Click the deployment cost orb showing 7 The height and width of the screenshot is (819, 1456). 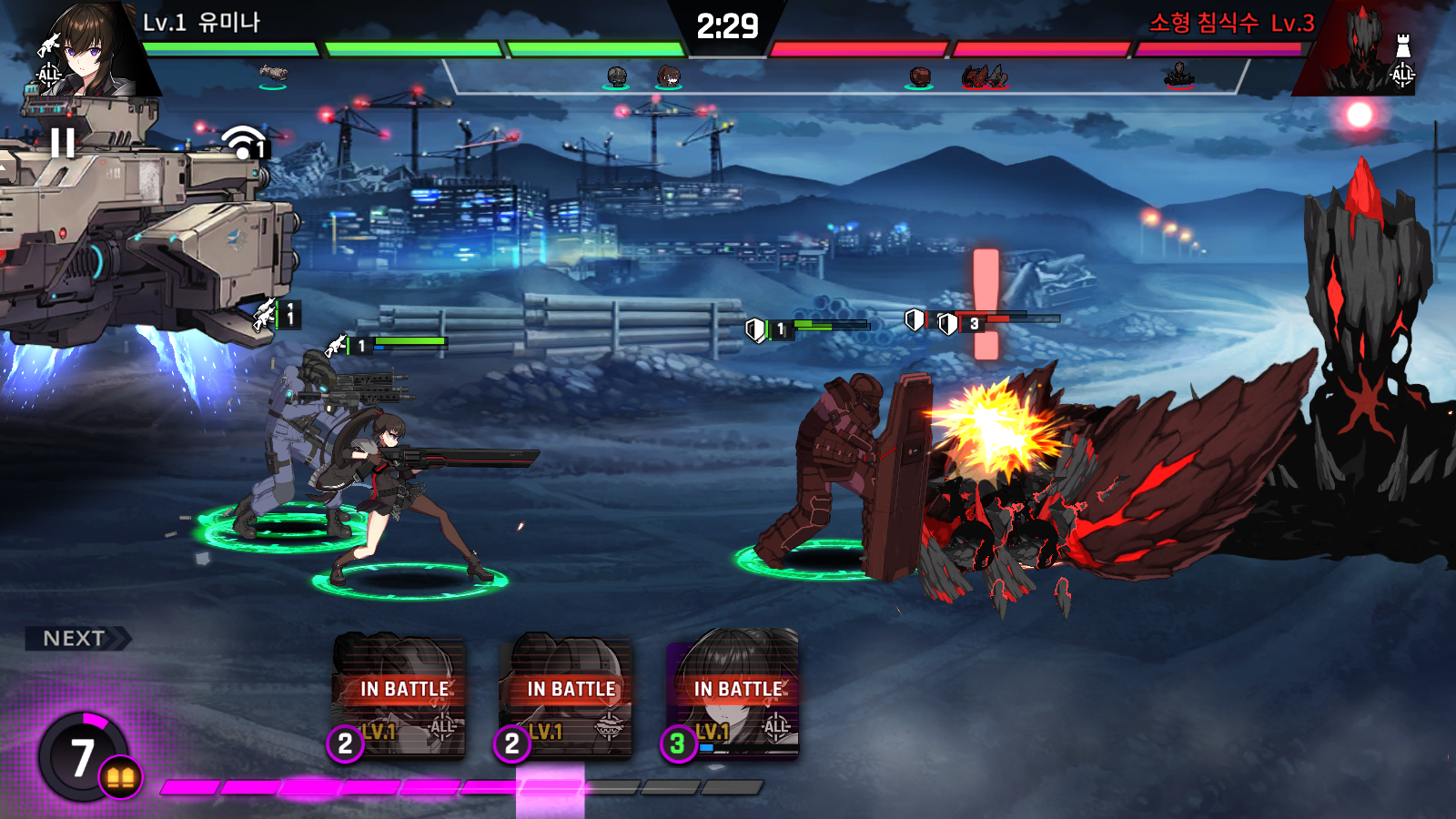[x=84, y=756]
